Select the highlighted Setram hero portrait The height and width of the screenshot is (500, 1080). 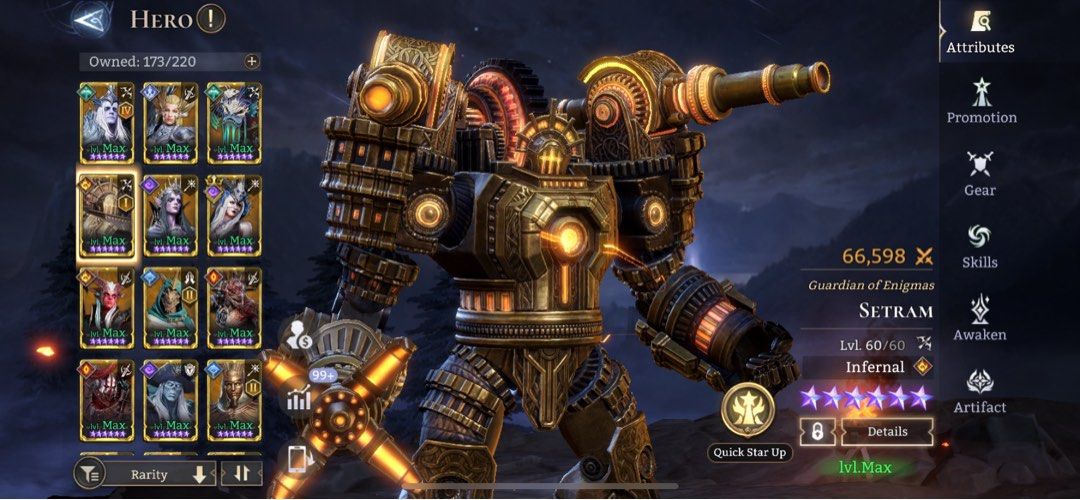click(107, 215)
